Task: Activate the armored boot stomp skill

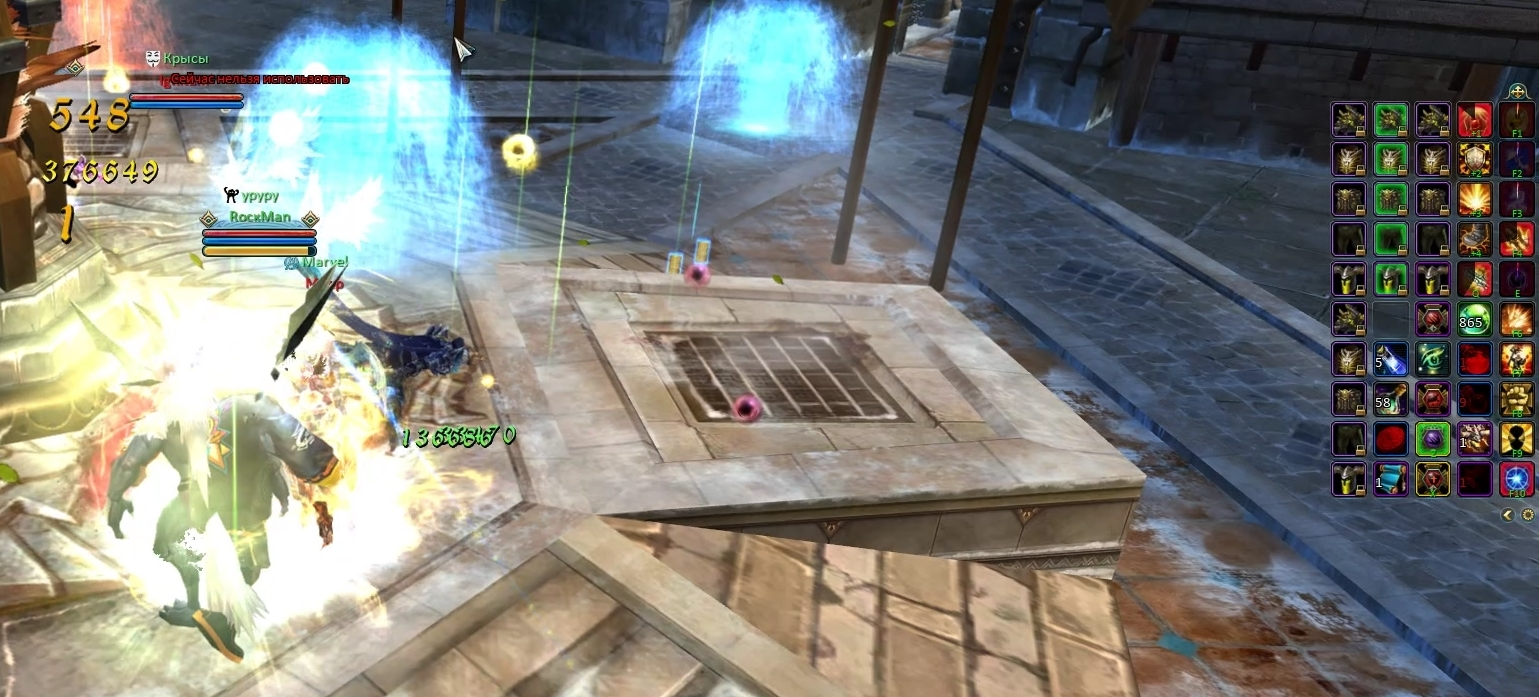Action: 1474,239
